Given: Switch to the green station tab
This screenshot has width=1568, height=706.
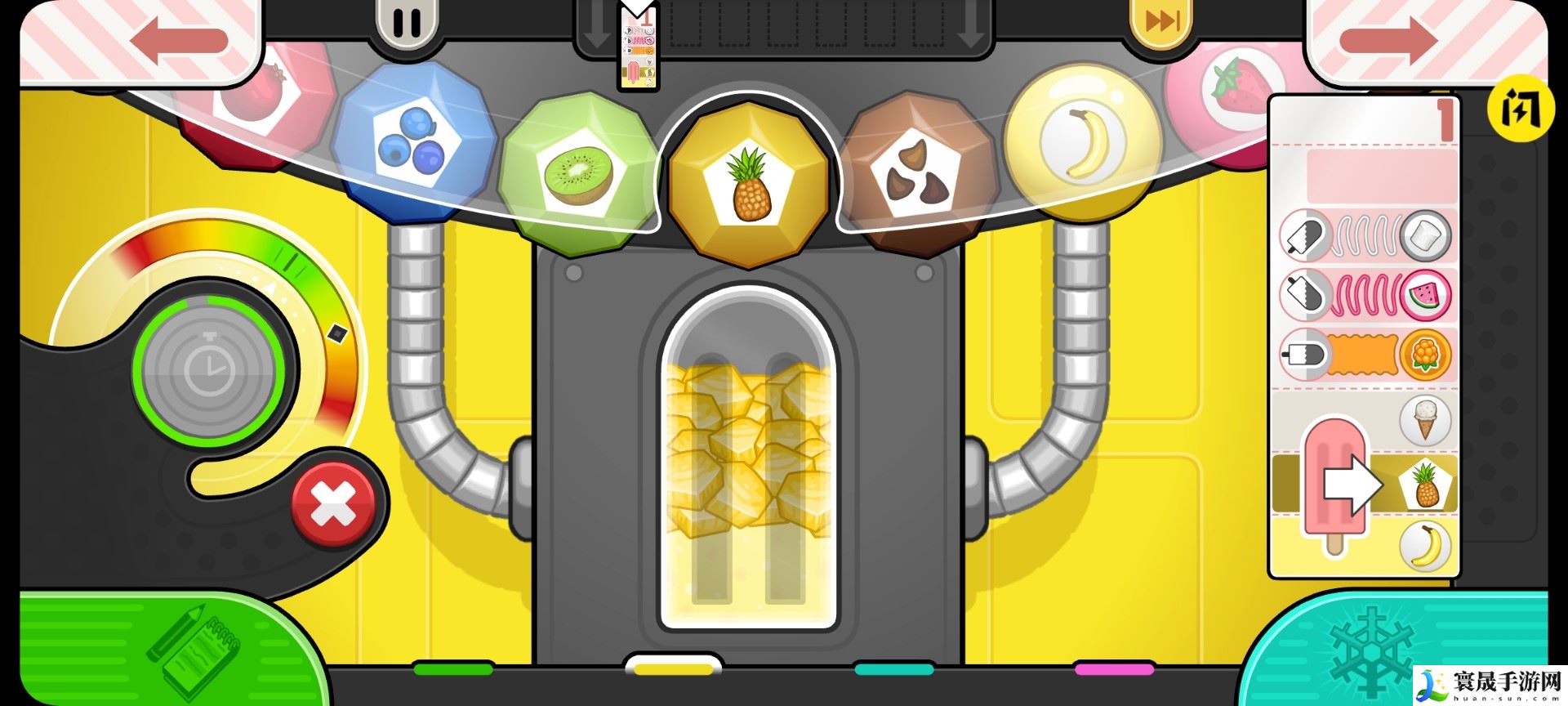Looking at the screenshot, I should click(453, 669).
